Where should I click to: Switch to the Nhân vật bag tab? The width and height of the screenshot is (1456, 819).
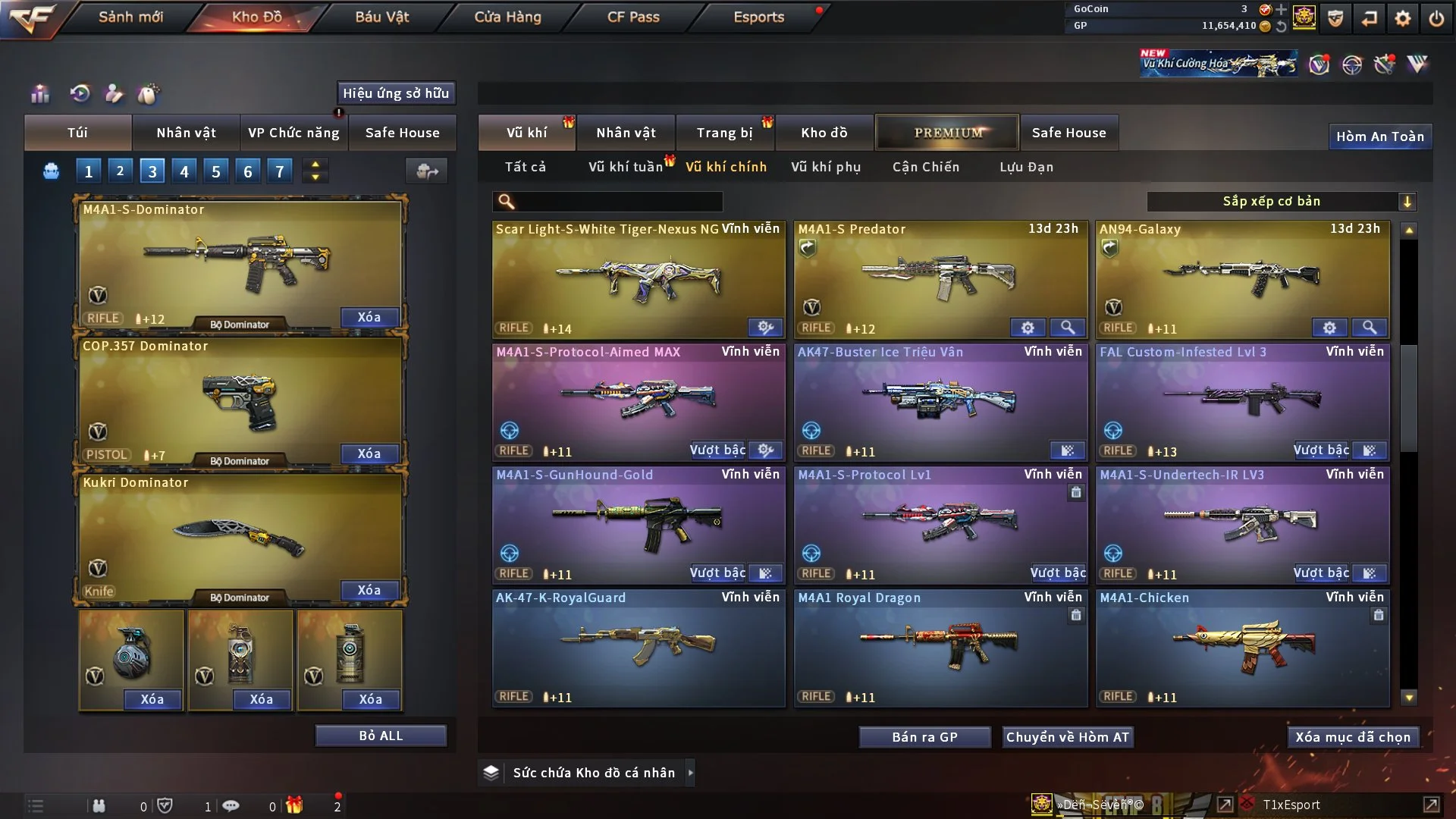pos(186,133)
